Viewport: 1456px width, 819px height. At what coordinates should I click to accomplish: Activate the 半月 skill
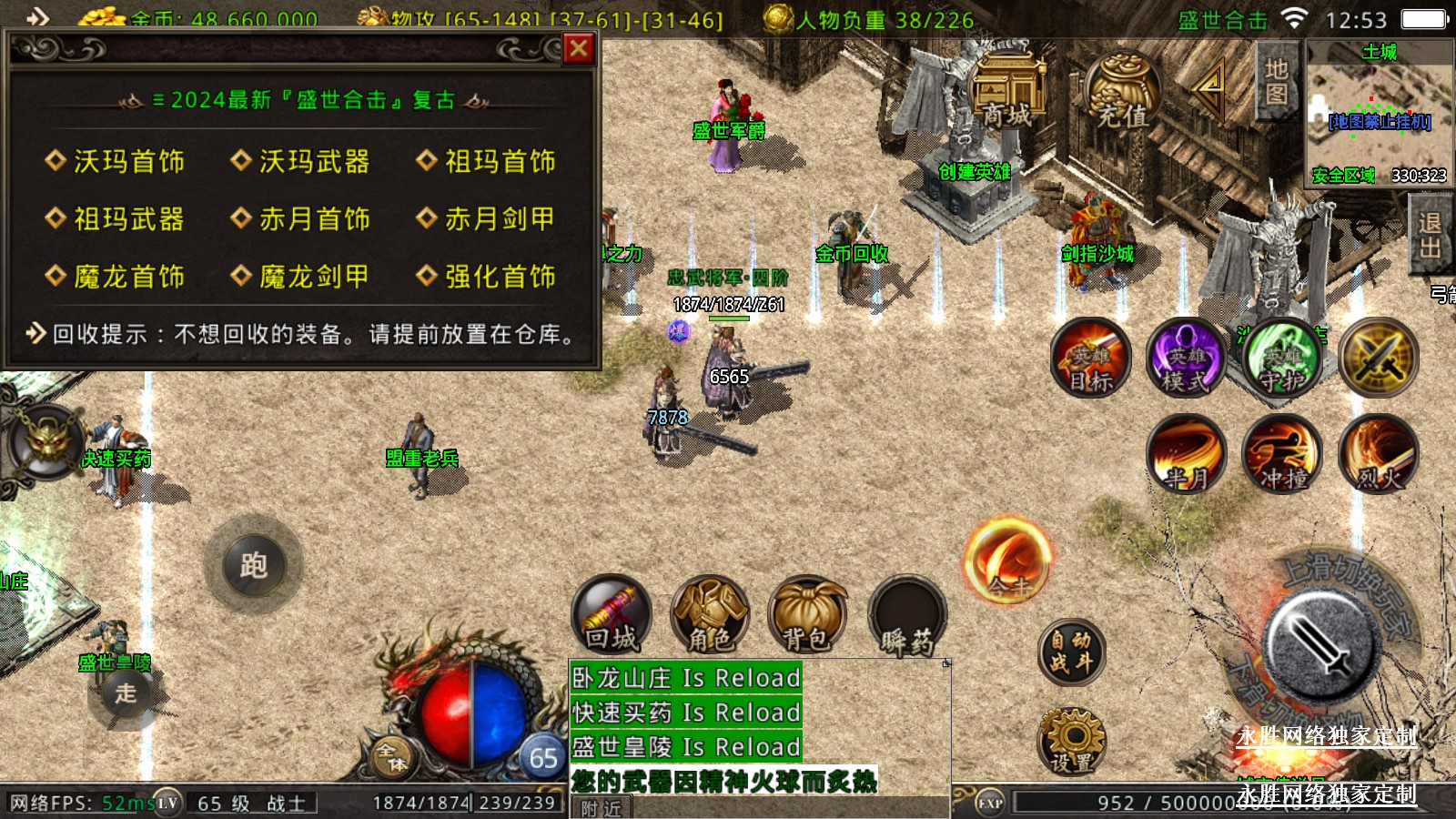pos(1186,453)
